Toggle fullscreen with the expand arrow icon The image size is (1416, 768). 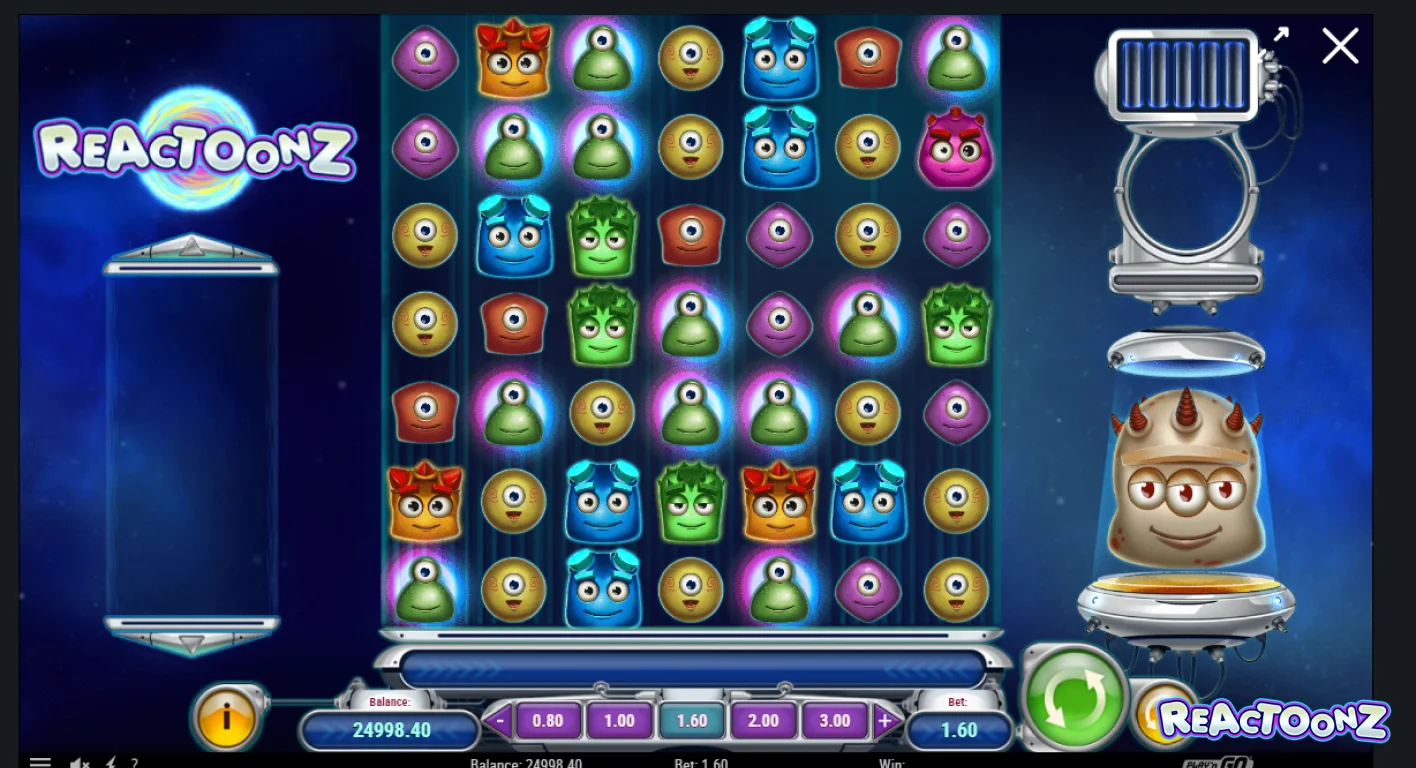click(1281, 35)
